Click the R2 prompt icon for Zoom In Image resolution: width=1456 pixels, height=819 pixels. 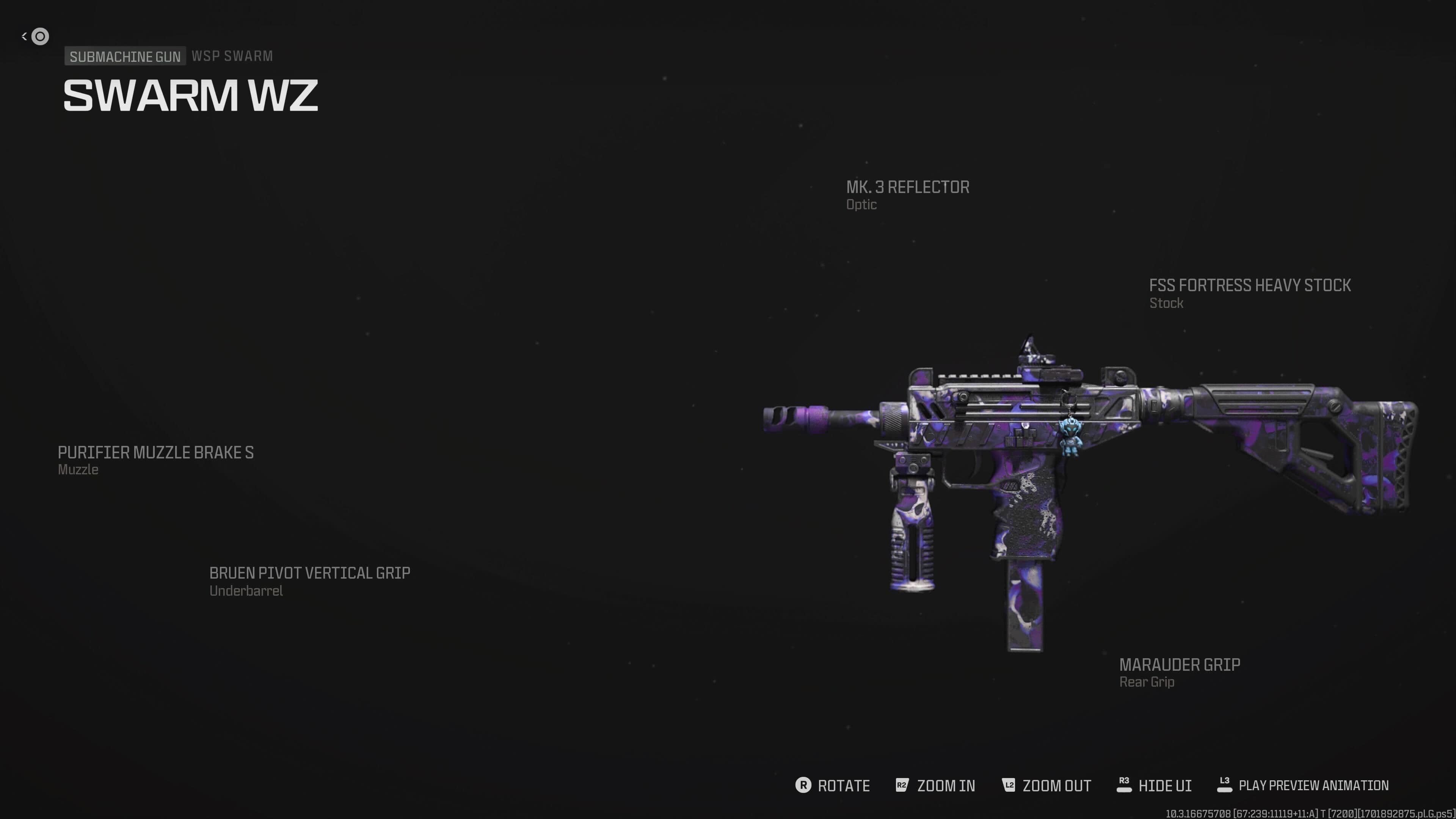pos(903,785)
